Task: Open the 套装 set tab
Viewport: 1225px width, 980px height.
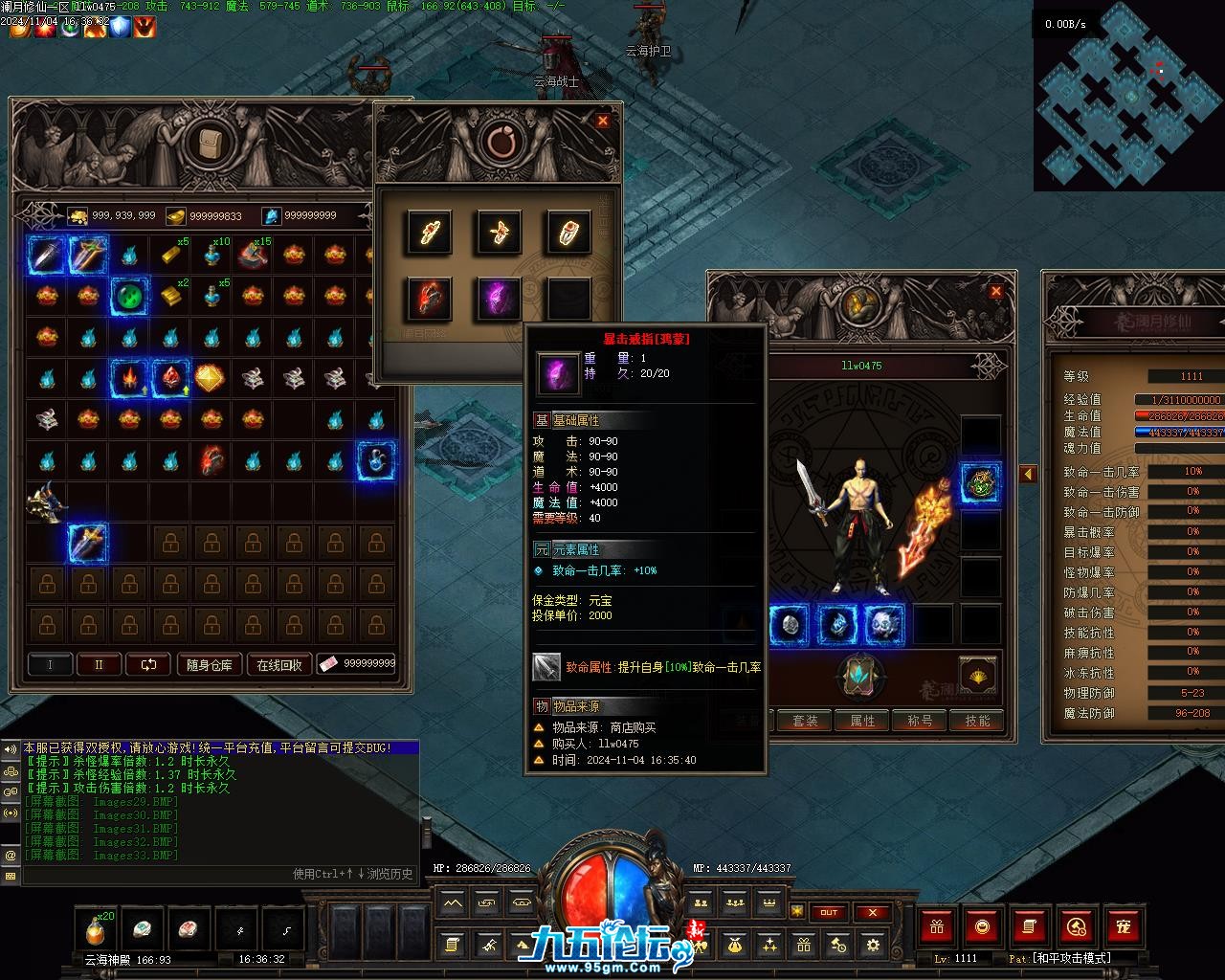Action: tap(805, 721)
